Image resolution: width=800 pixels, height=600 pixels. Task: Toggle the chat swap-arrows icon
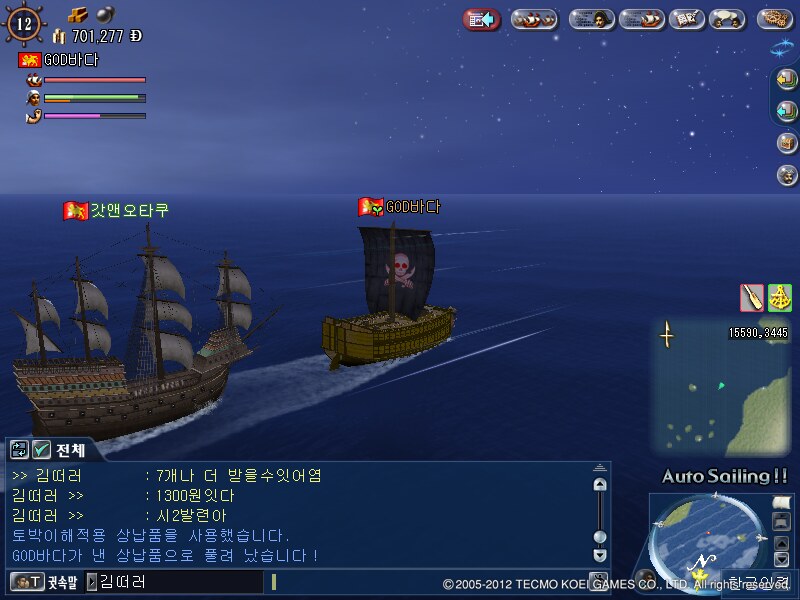click(x=19, y=450)
